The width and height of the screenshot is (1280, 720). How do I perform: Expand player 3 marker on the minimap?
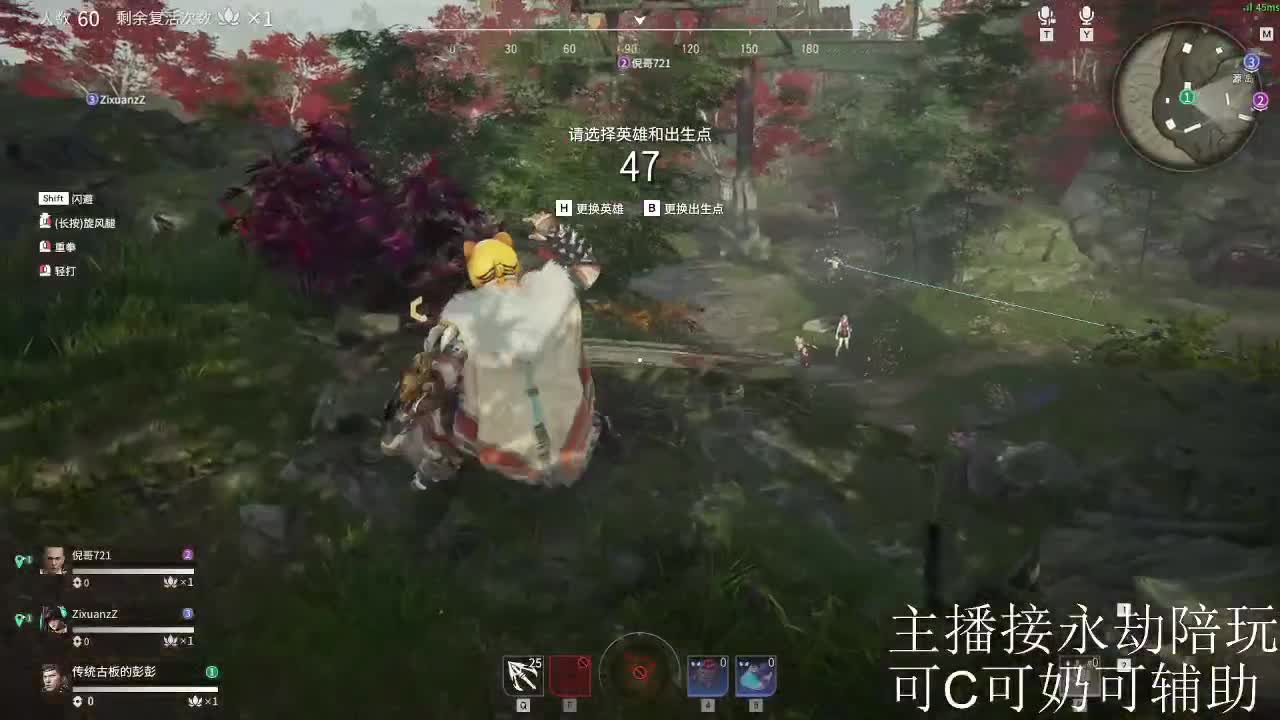click(x=1251, y=61)
